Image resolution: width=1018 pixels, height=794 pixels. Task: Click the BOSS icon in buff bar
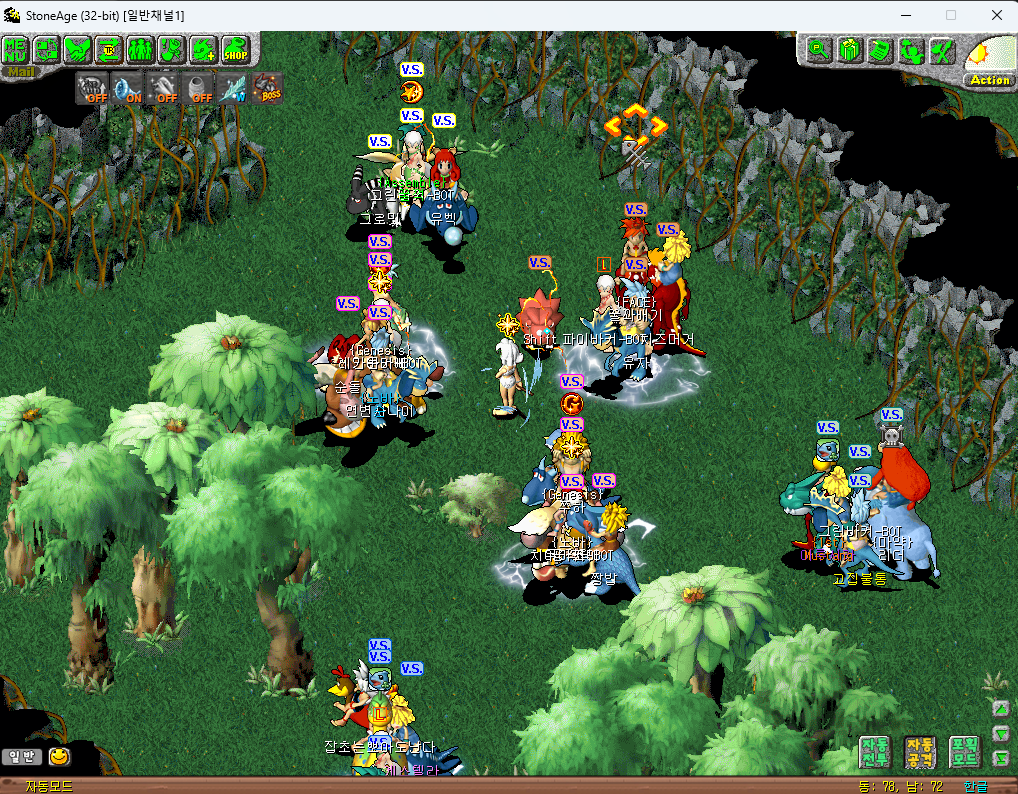268,89
